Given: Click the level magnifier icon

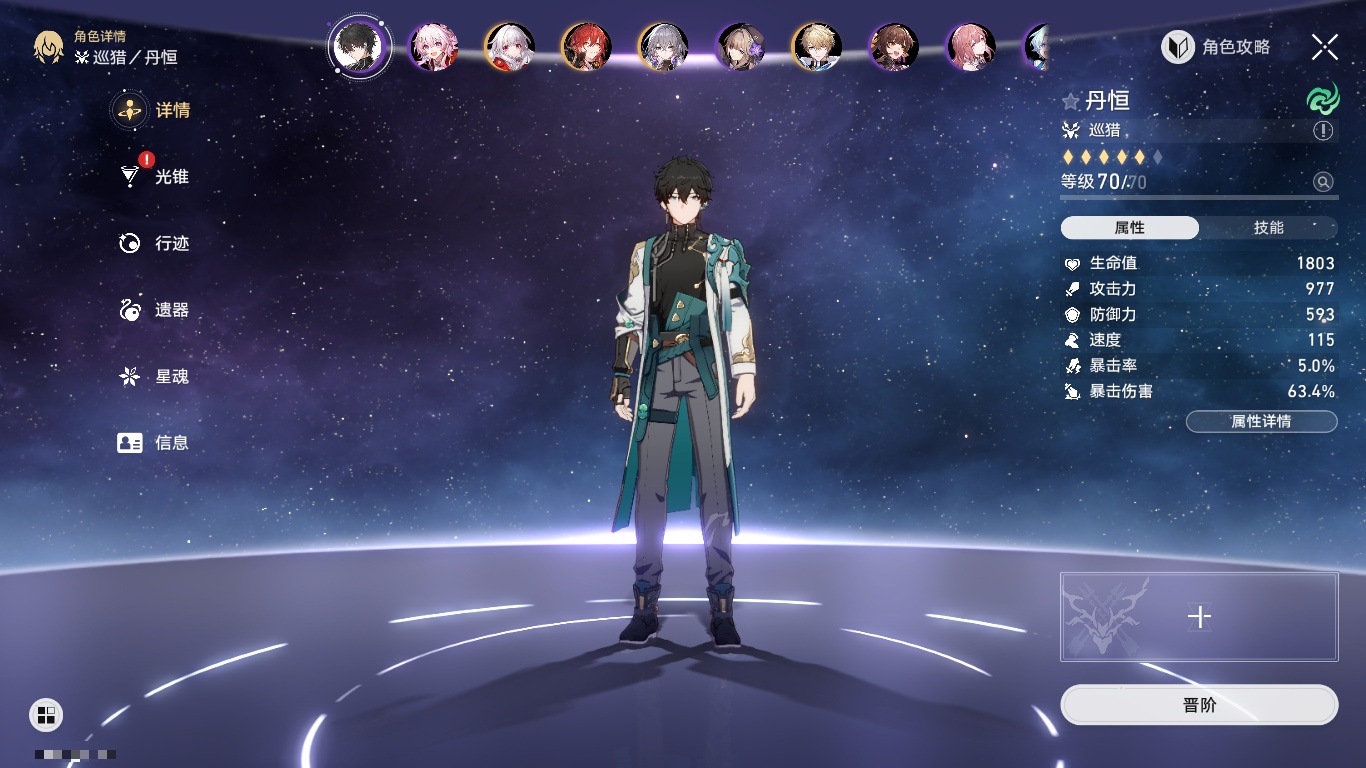Looking at the screenshot, I should click(x=1323, y=182).
